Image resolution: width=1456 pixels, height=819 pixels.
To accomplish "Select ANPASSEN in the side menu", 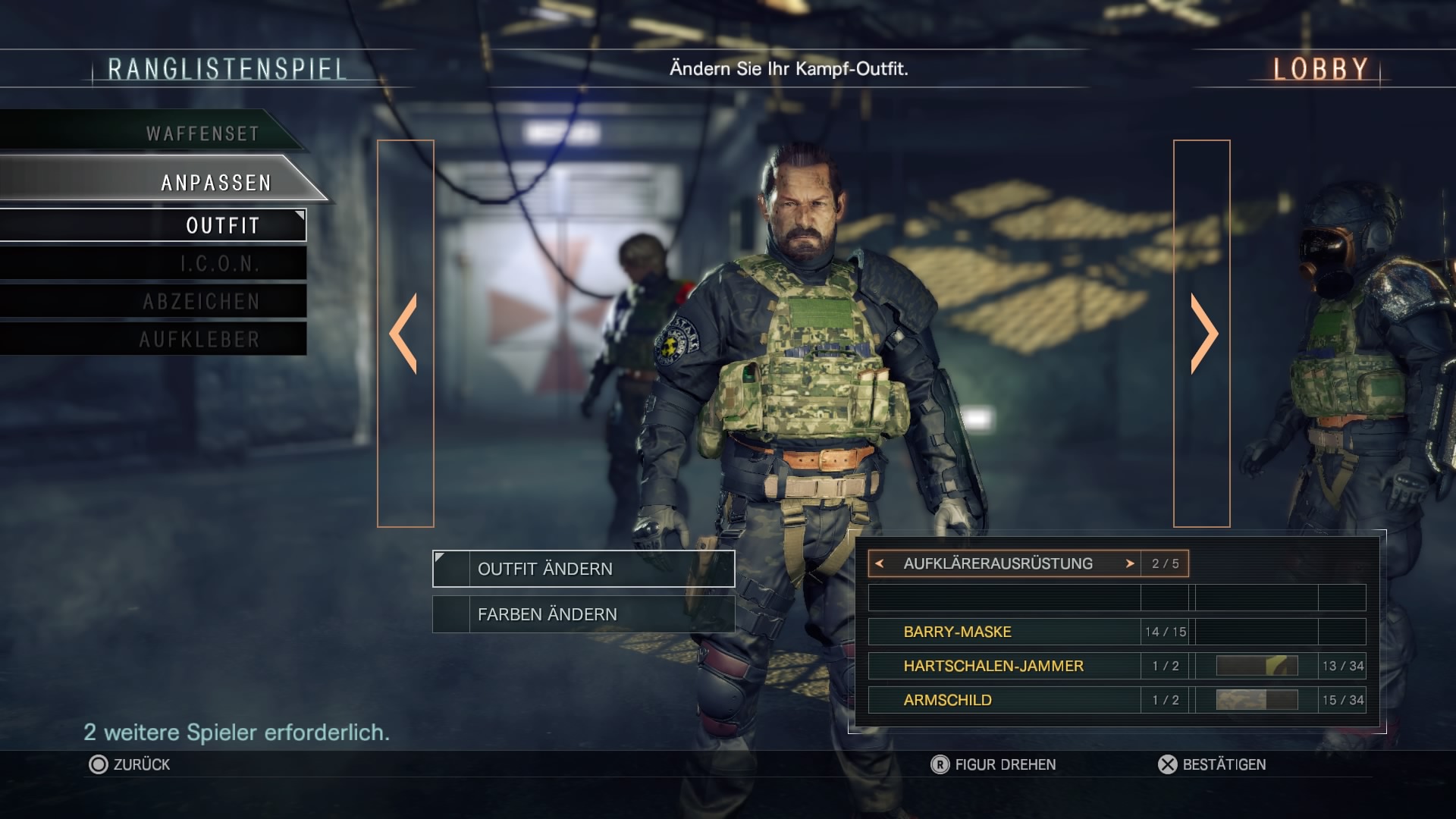I will pos(215,182).
